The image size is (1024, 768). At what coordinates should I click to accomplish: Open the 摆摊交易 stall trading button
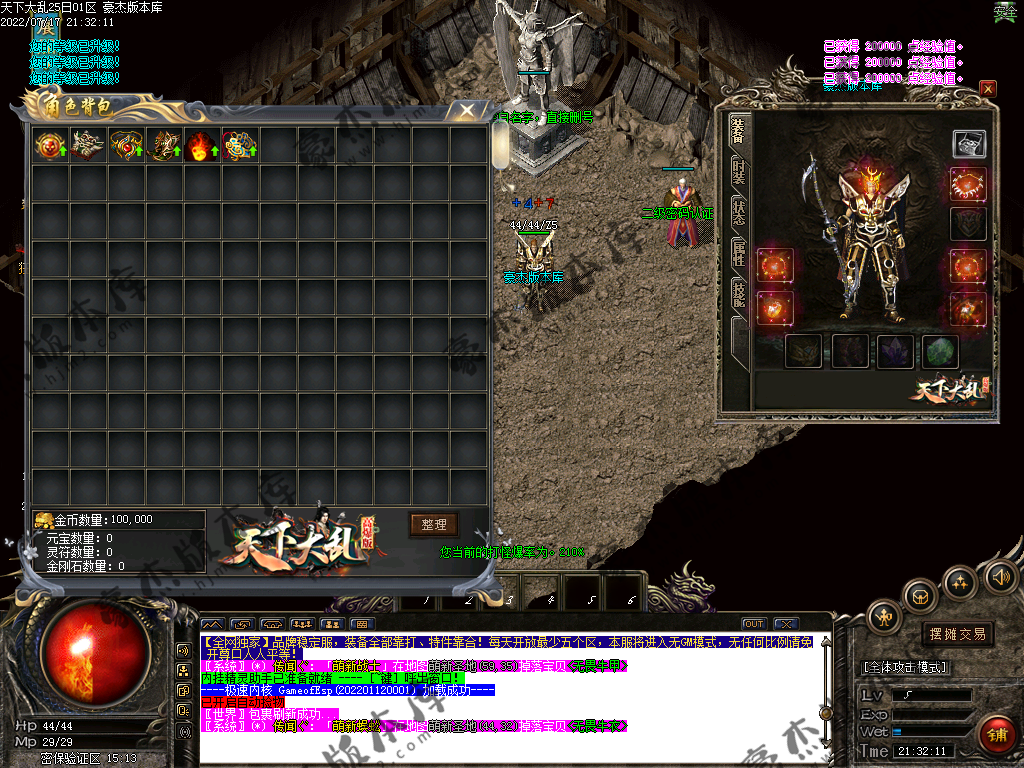click(957, 633)
